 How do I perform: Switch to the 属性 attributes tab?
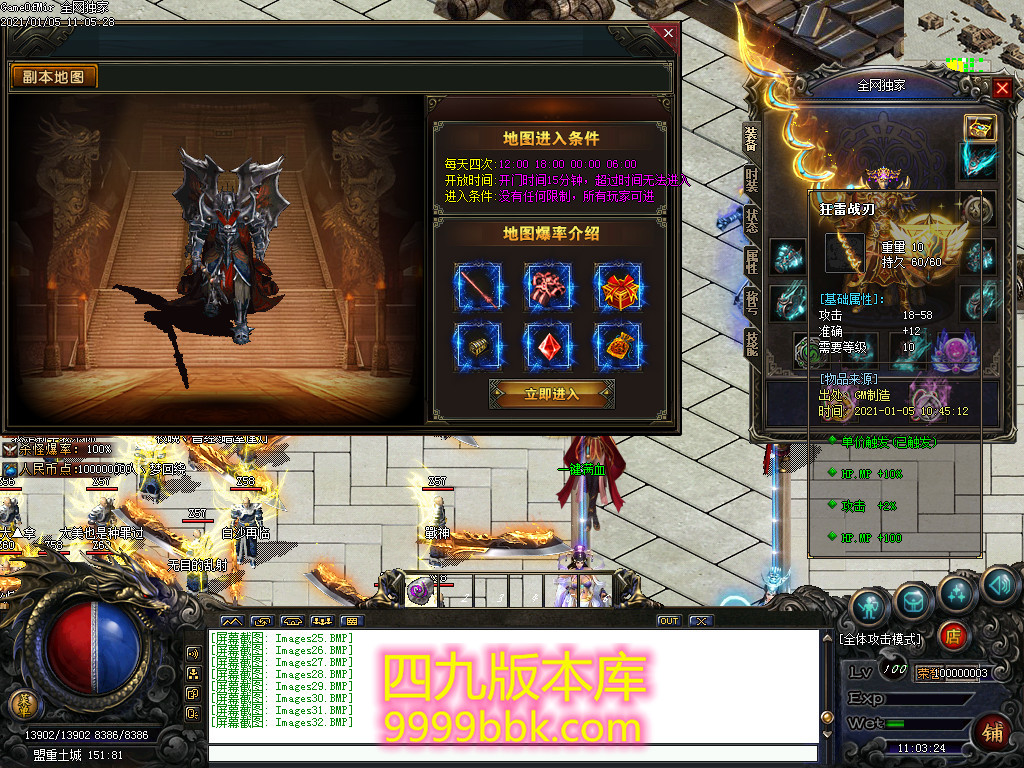click(x=751, y=262)
